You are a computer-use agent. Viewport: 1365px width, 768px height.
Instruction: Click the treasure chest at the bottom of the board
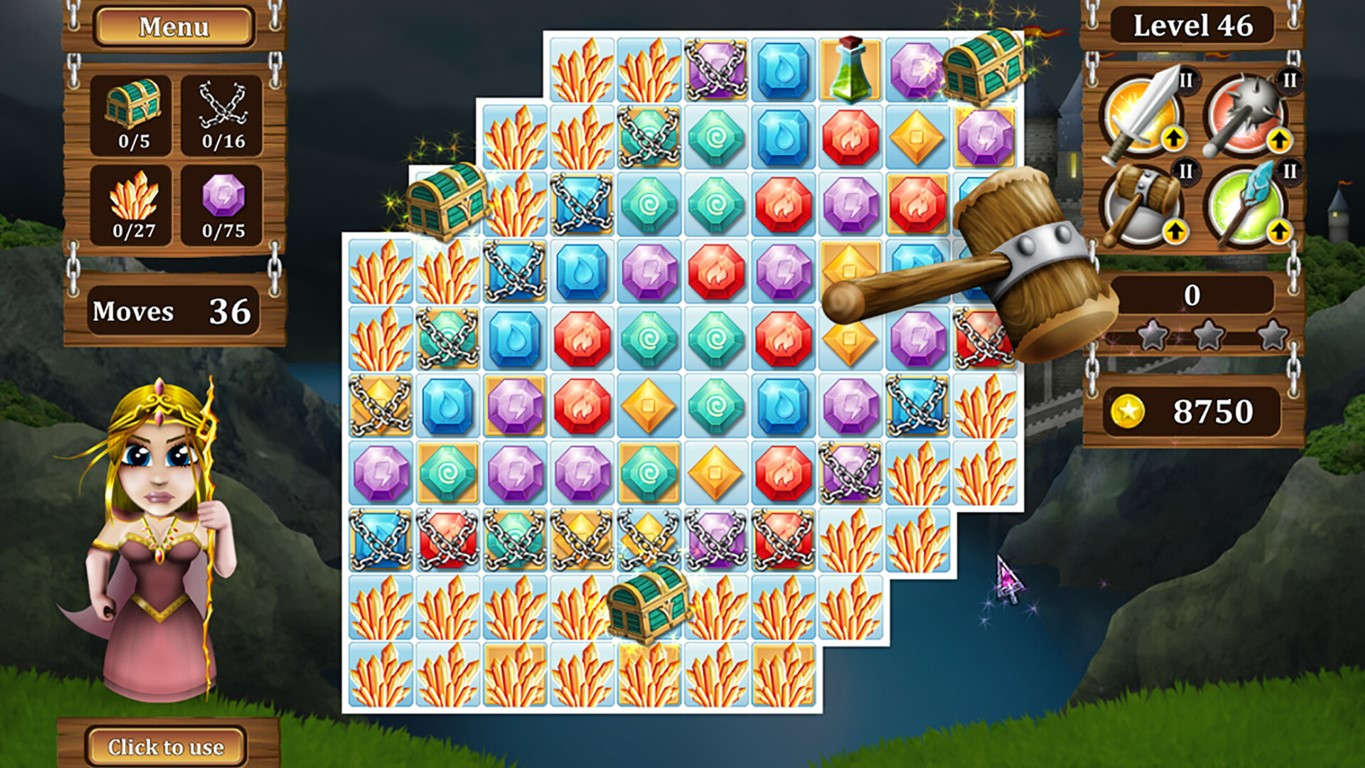(645, 605)
